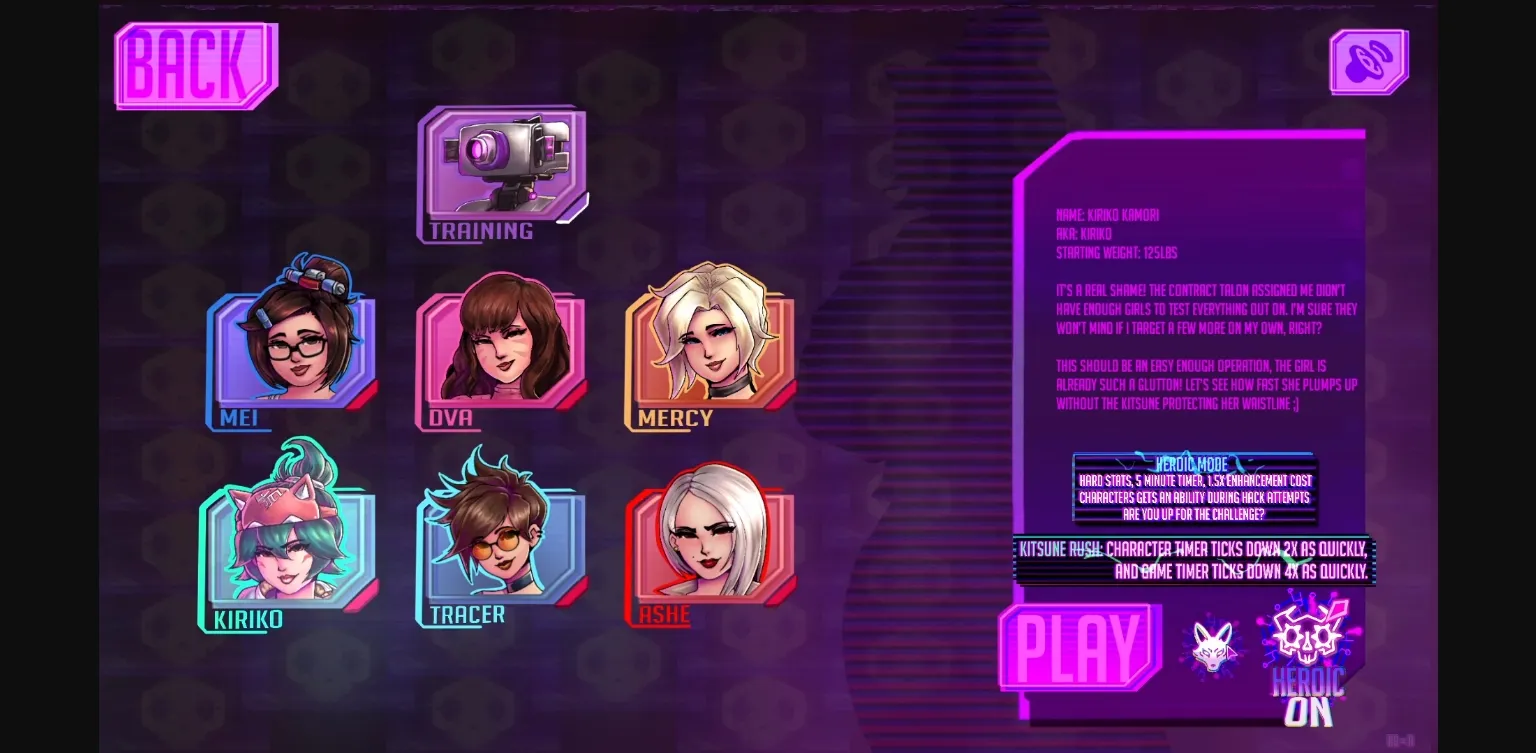Click the DVA name label

(450, 419)
